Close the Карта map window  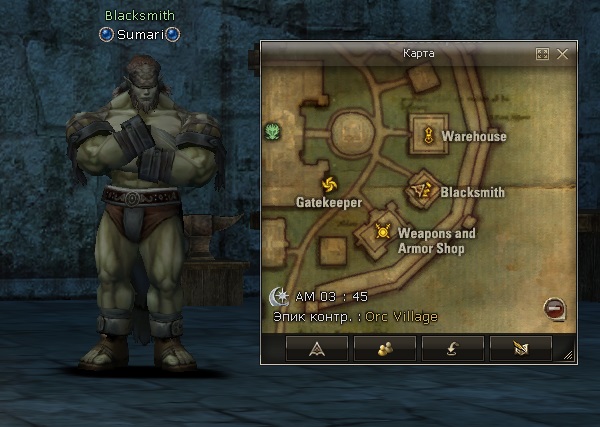pyautogui.click(x=563, y=54)
